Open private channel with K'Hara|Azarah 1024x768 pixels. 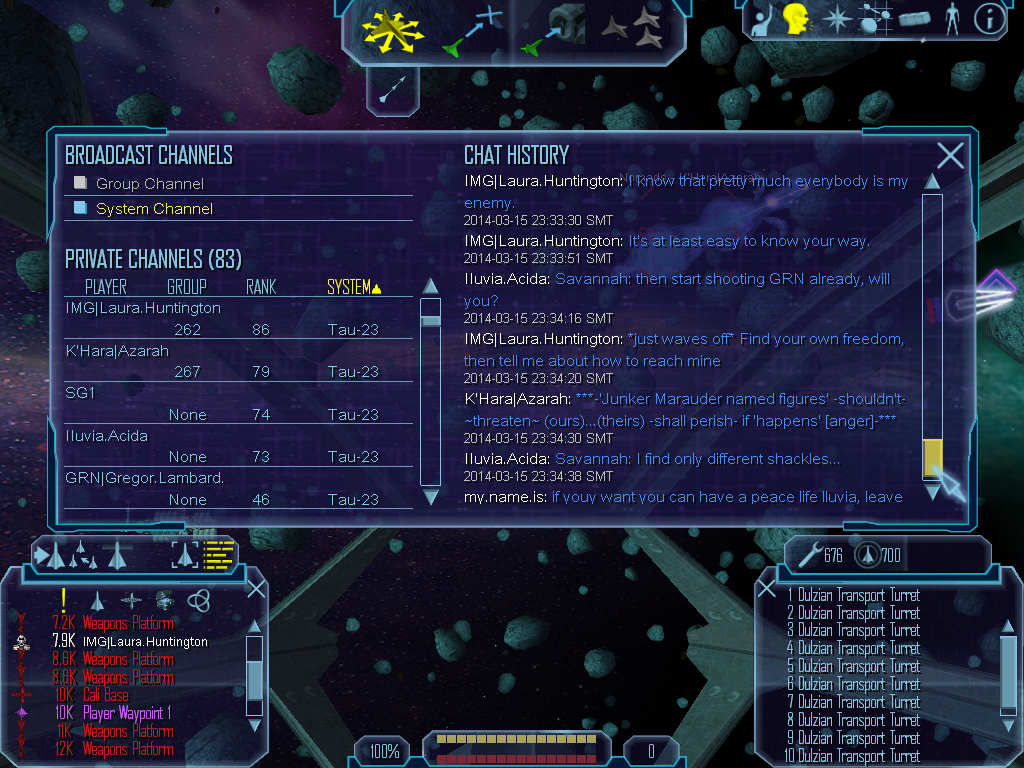tap(117, 351)
